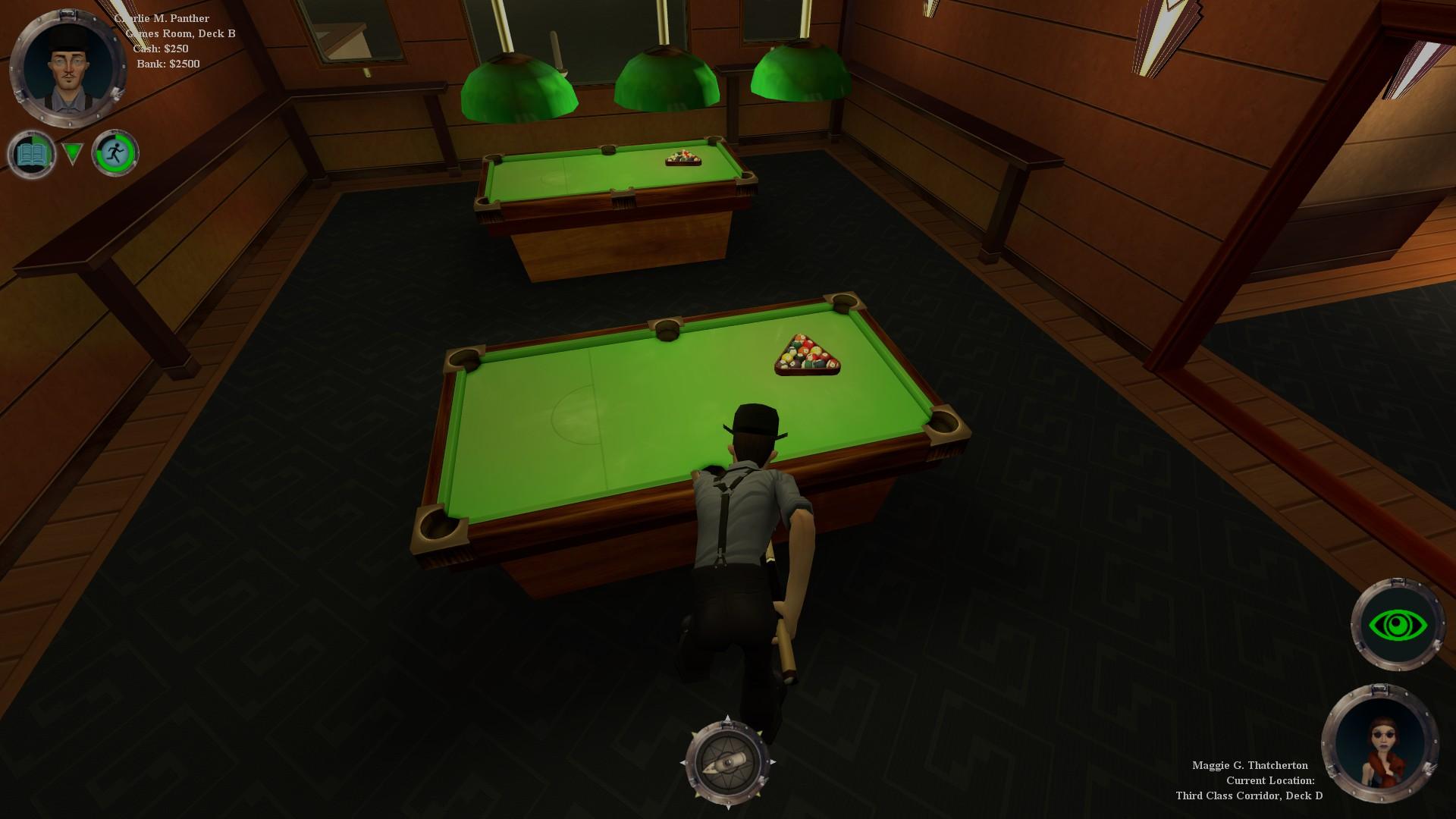Open the journal via the book icon
Image resolution: width=1456 pixels, height=819 pixels.
point(32,152)
